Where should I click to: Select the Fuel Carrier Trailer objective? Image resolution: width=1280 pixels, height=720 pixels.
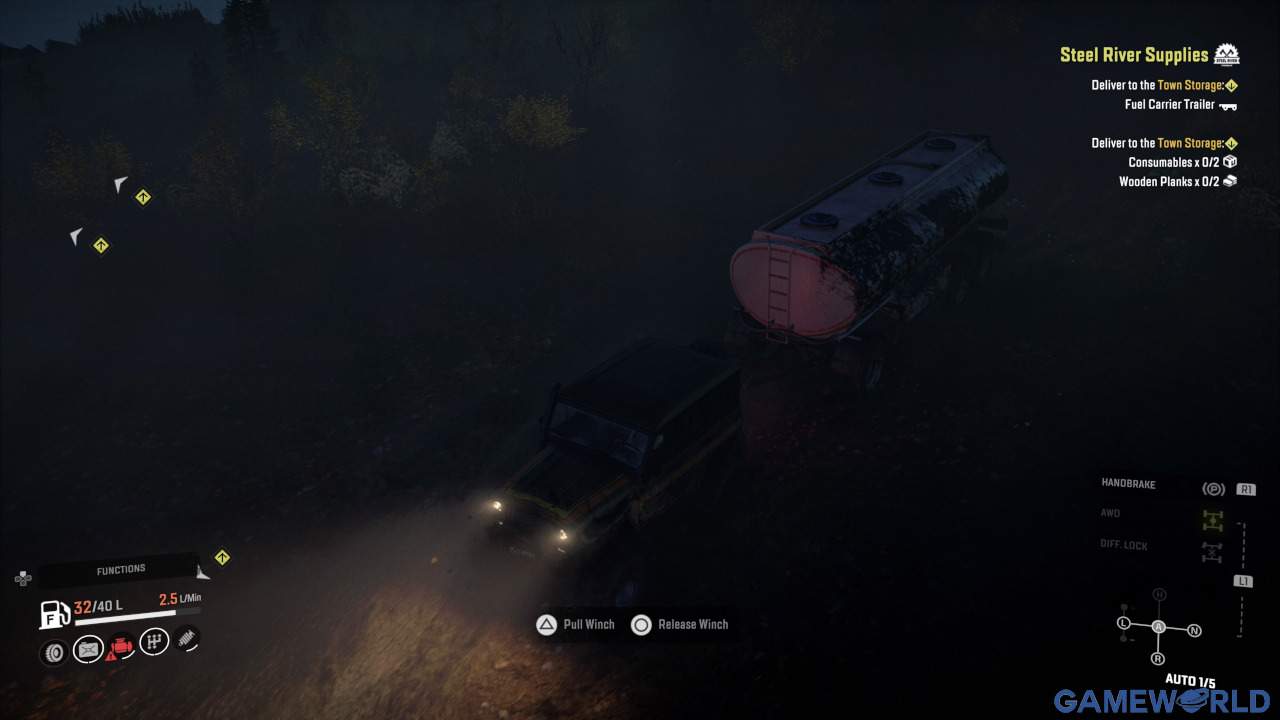pyautogui.click(x=1169, y=104)
